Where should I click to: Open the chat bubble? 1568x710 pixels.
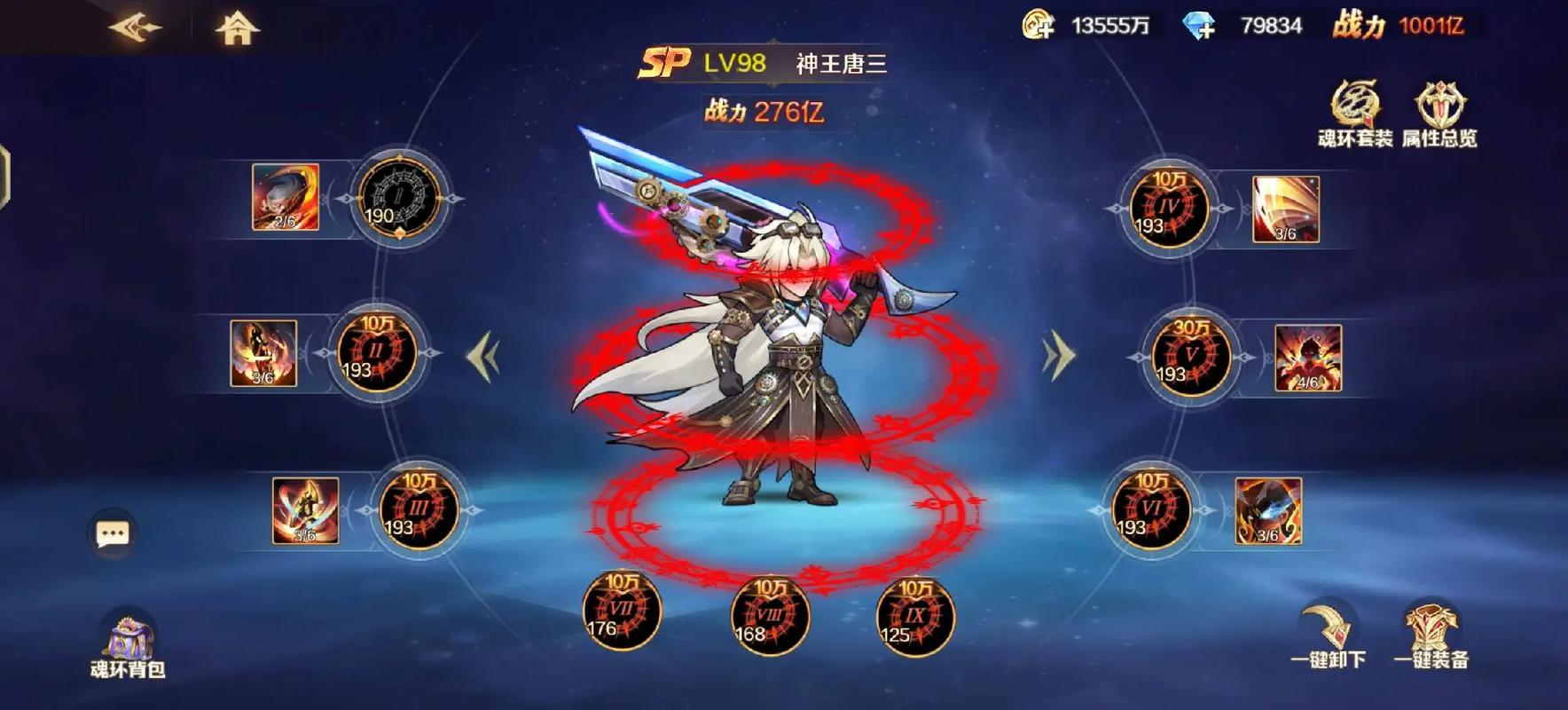click(113, 533)
